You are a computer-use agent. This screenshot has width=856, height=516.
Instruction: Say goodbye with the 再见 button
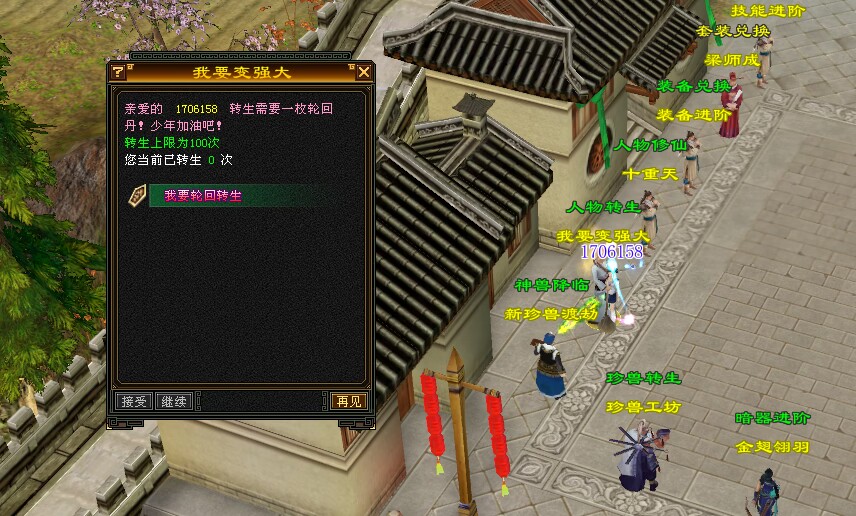349,401
